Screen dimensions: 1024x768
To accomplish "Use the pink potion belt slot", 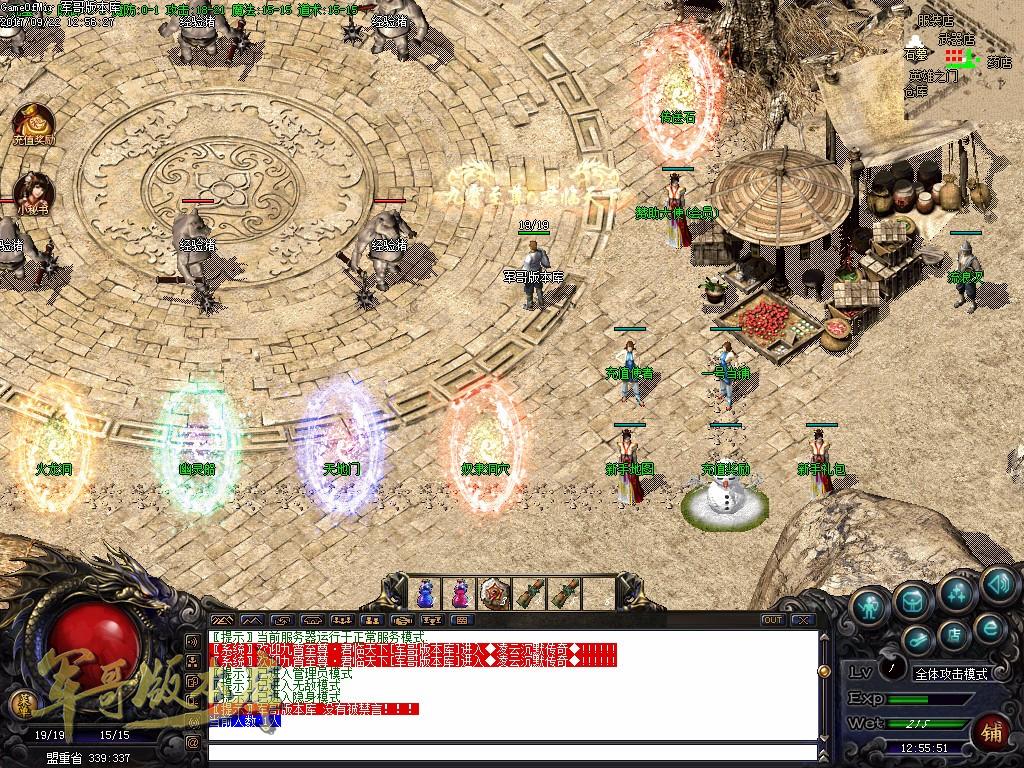I will 461,593.
